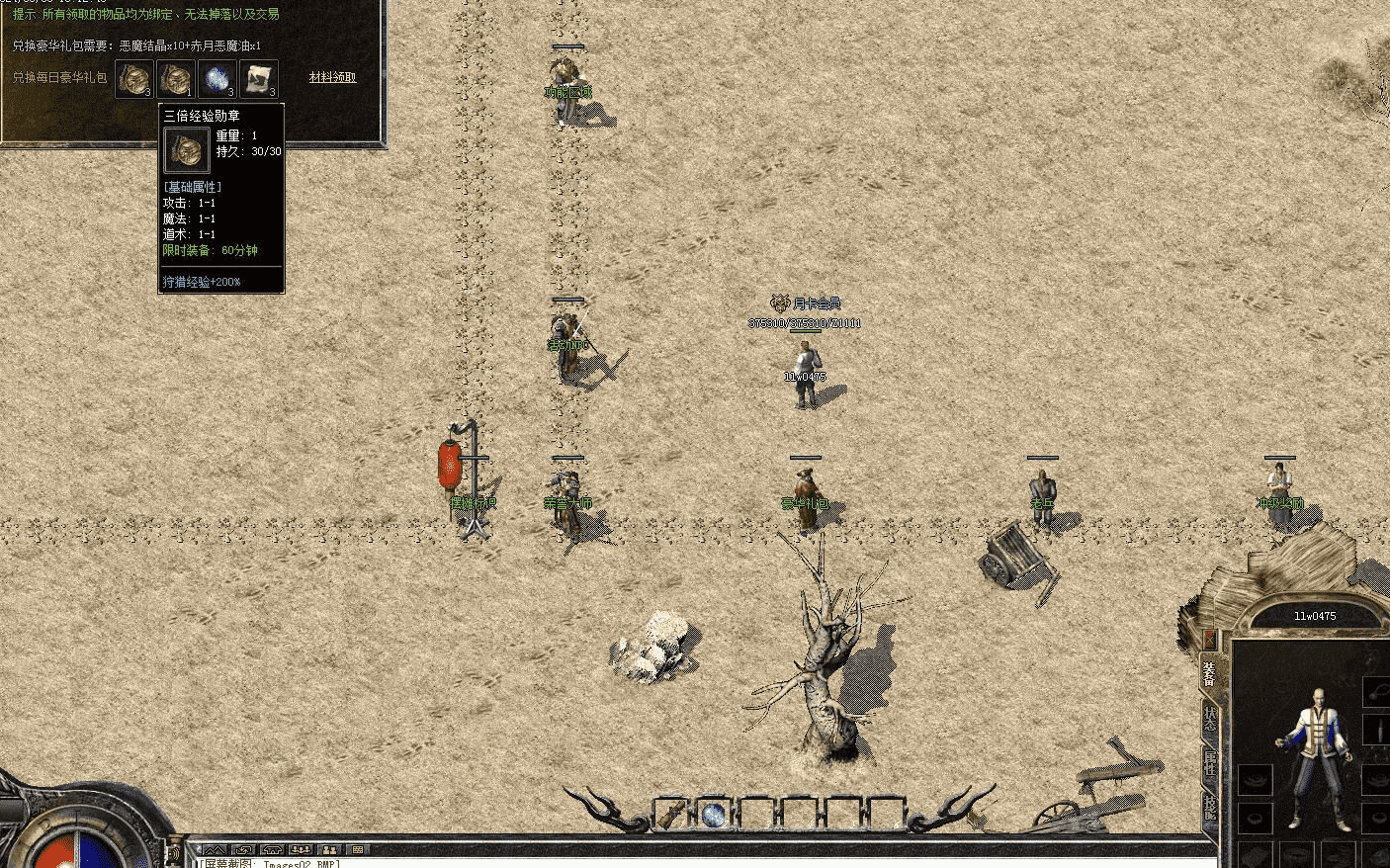Select the paper scroll reward slot
1390x868 pixels.
point(259,79)
